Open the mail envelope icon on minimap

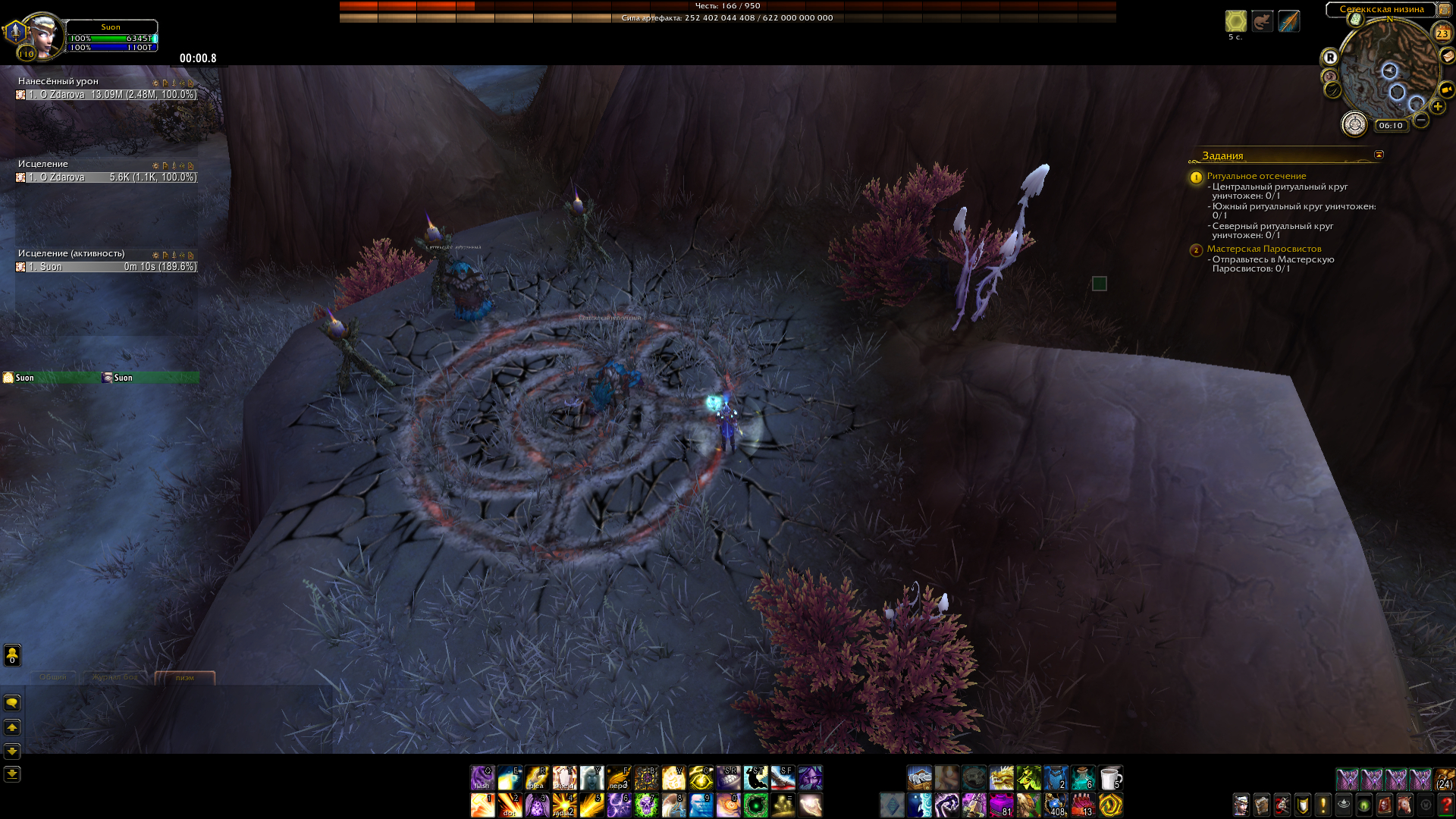(x=1447, y=55)
